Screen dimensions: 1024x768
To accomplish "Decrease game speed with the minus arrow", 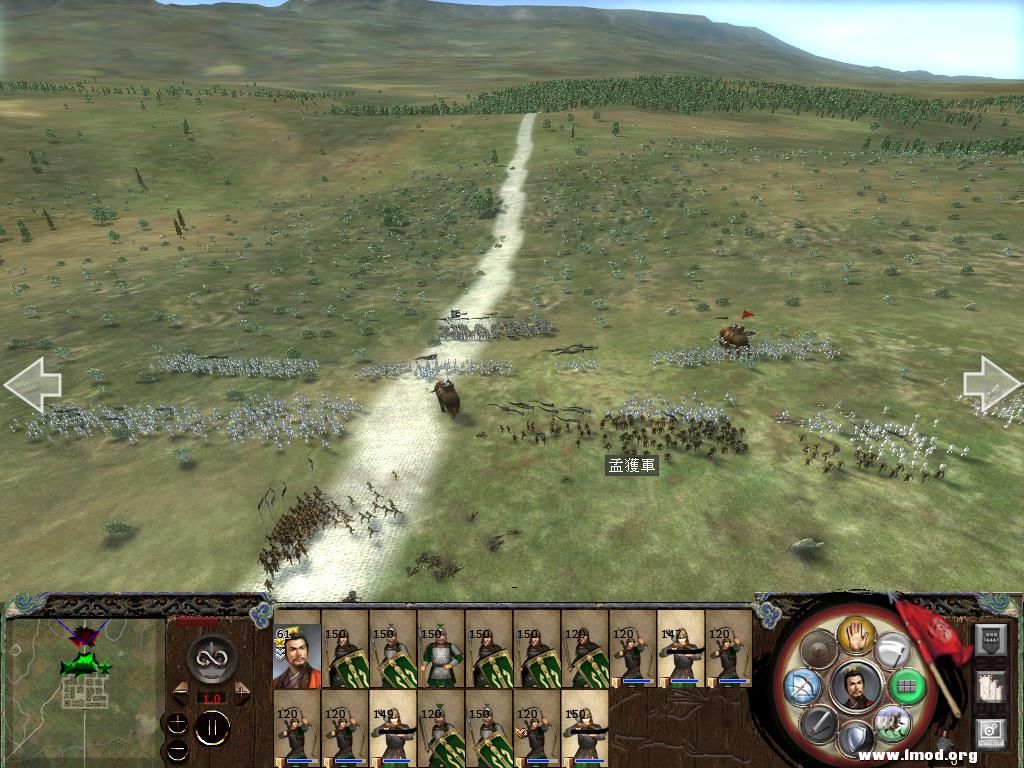I will point(181,692).
